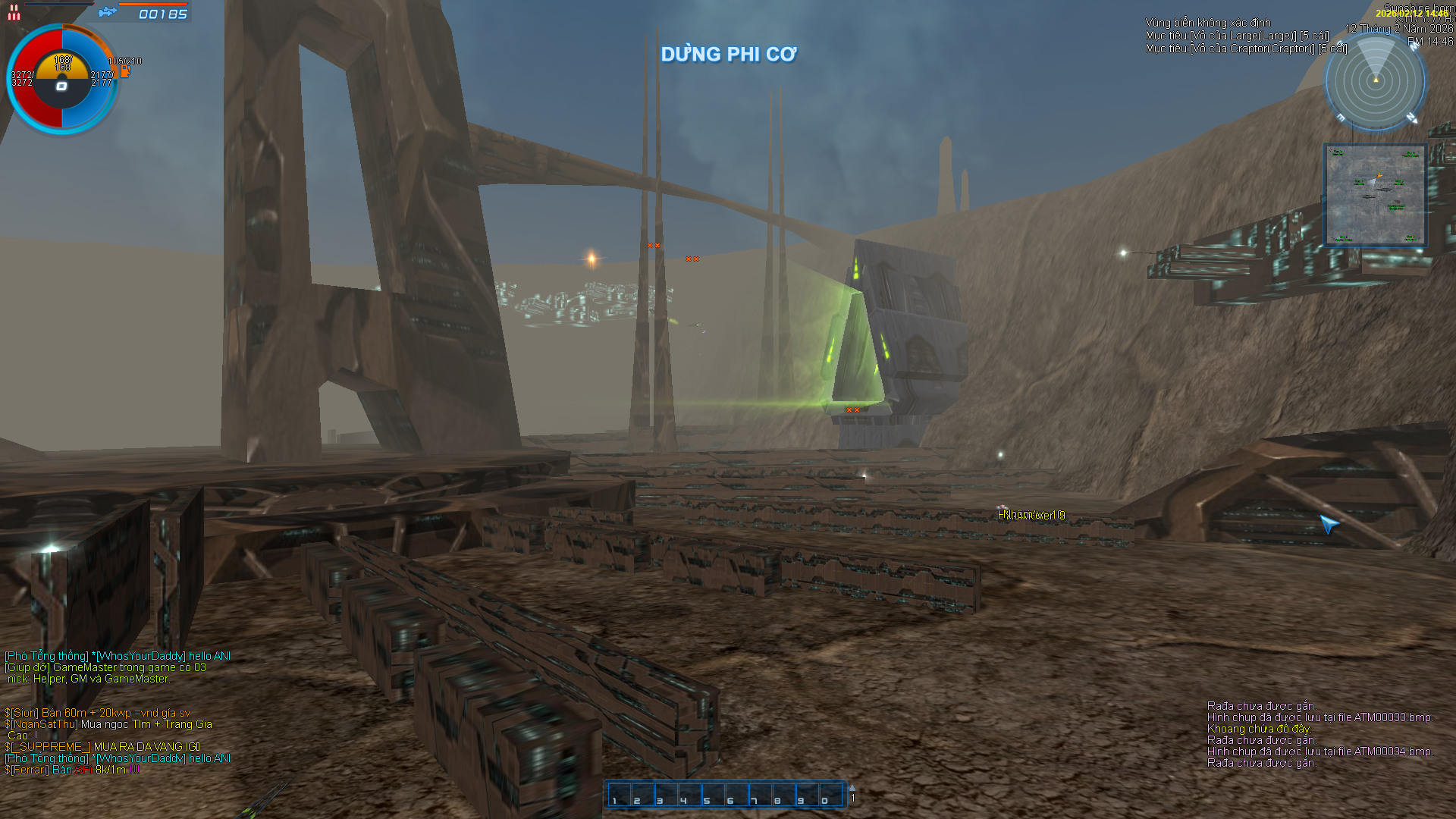Click the orange fuel pump icon
Screen dimensions: 1456x819
[125, 71]
